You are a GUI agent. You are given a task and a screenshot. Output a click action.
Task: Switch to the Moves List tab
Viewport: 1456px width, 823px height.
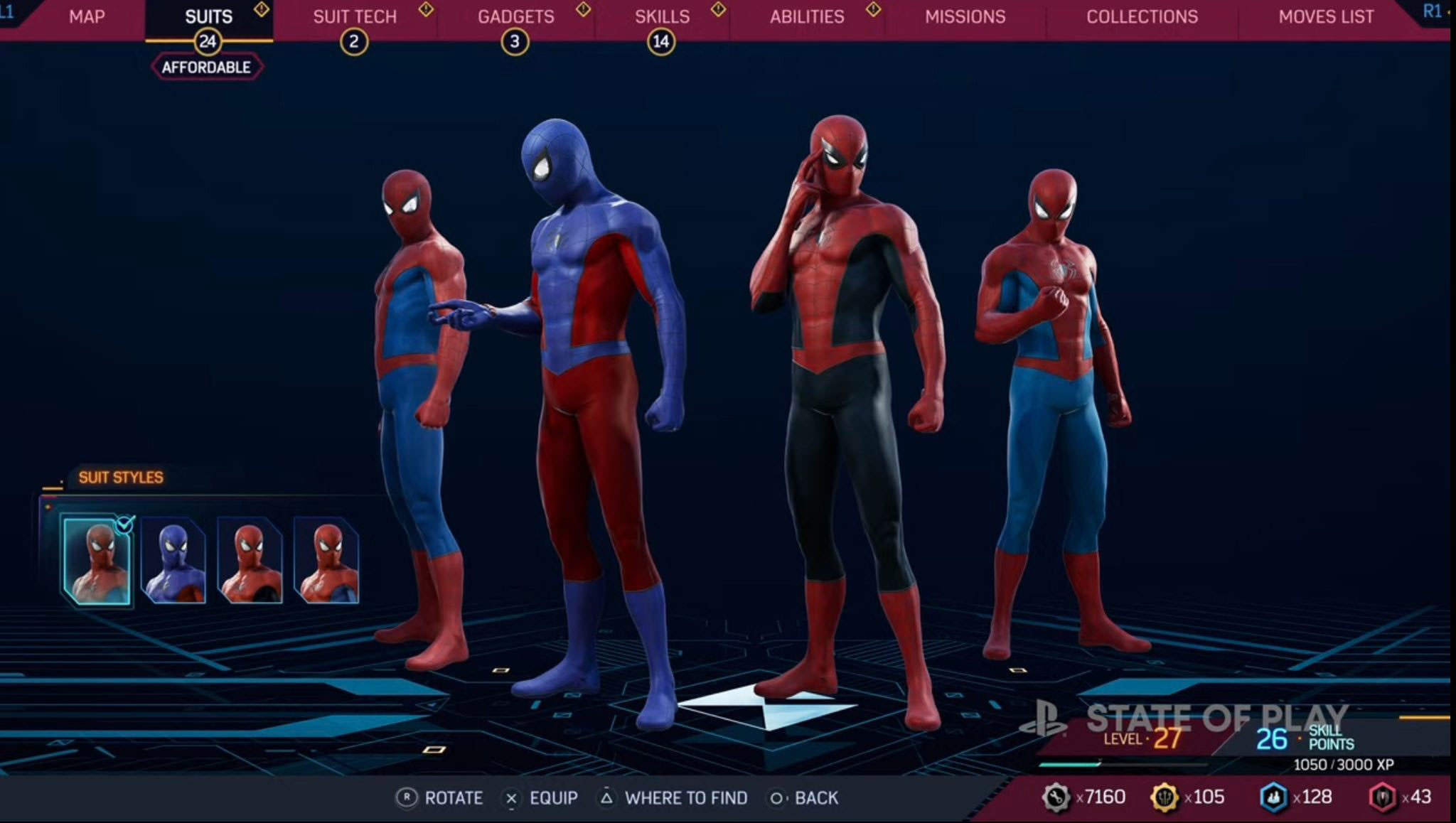(x=1326, y=17)
